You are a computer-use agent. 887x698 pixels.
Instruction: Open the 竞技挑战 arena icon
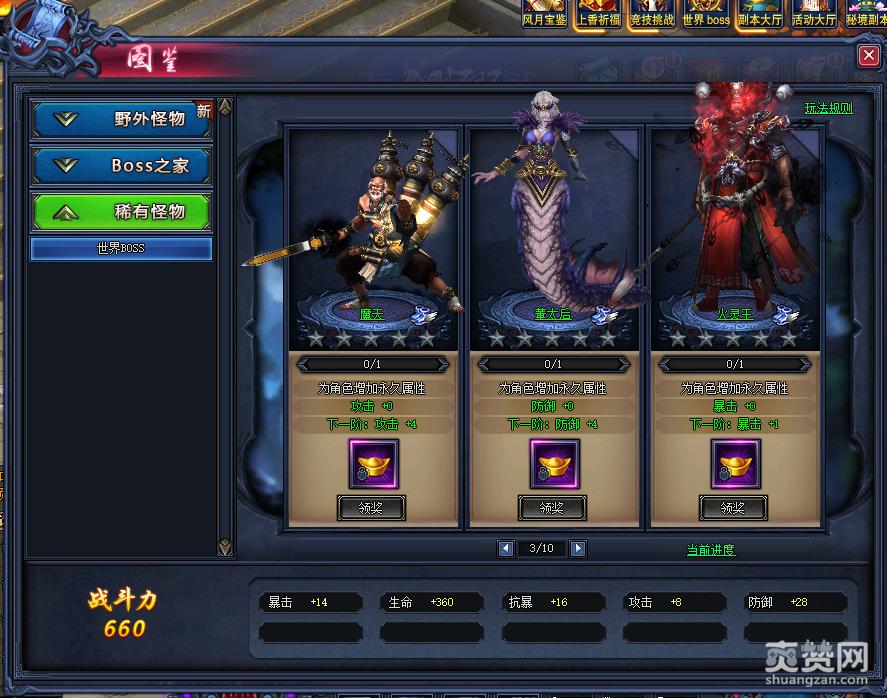[651, 13]
